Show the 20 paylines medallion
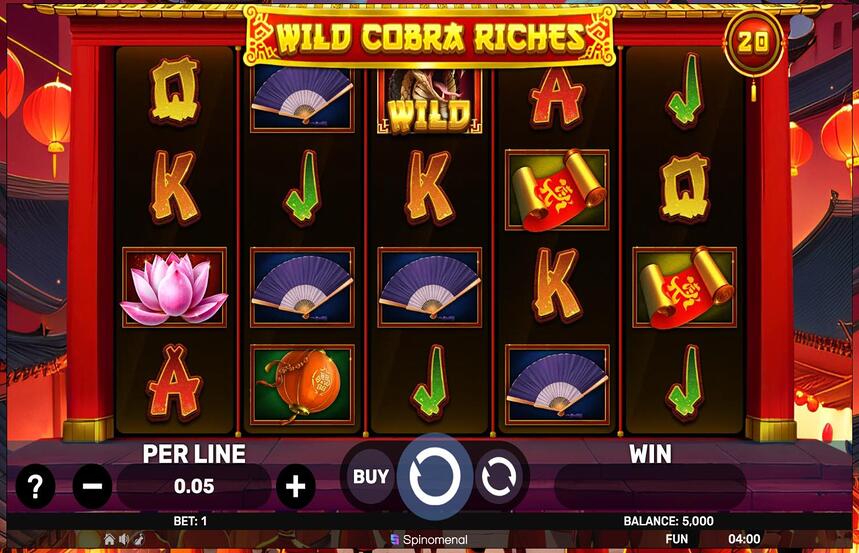 (x=754, y=43)
